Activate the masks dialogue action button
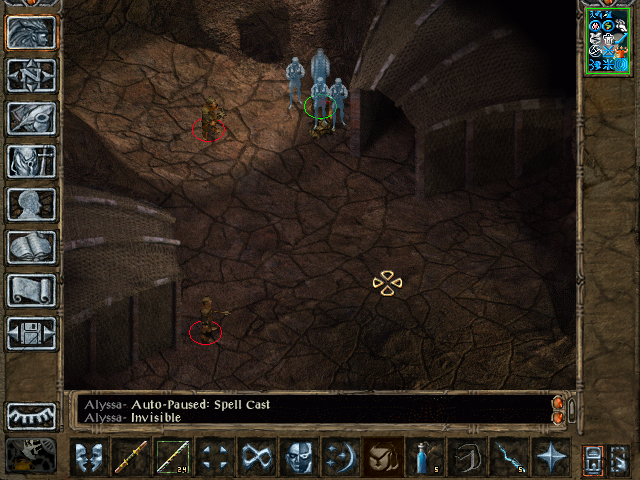This screenshot has height=480, width=640. pyautogui.click(x=88, y=457)
